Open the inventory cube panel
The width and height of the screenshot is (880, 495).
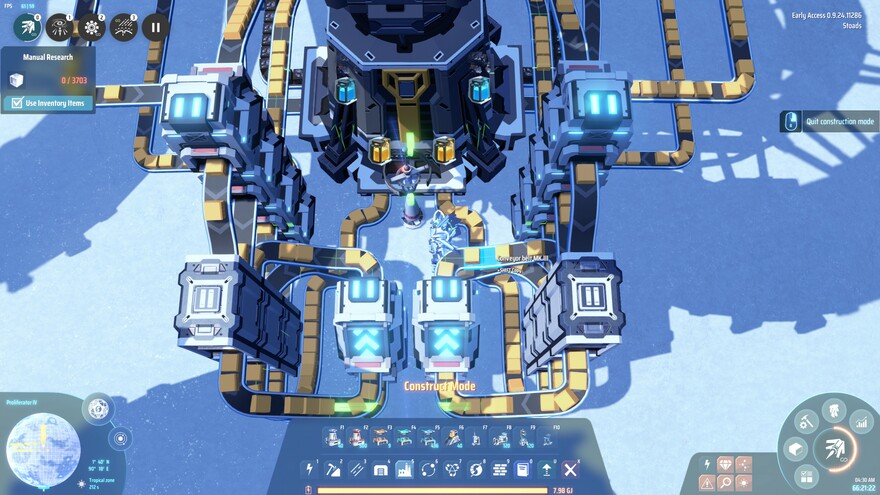click(797, 450)
